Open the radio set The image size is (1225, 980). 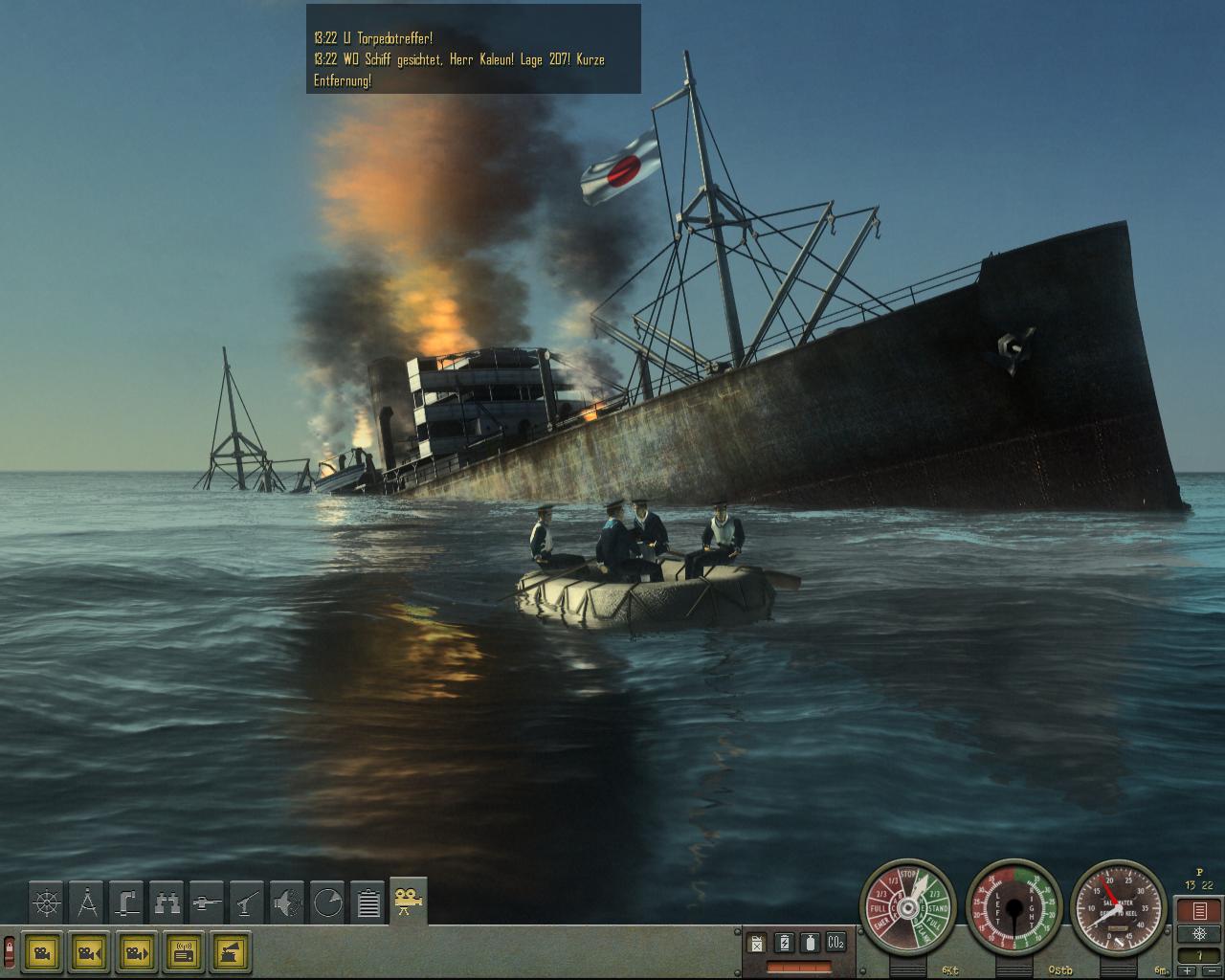pyautogui.click(x=184, y=951)
